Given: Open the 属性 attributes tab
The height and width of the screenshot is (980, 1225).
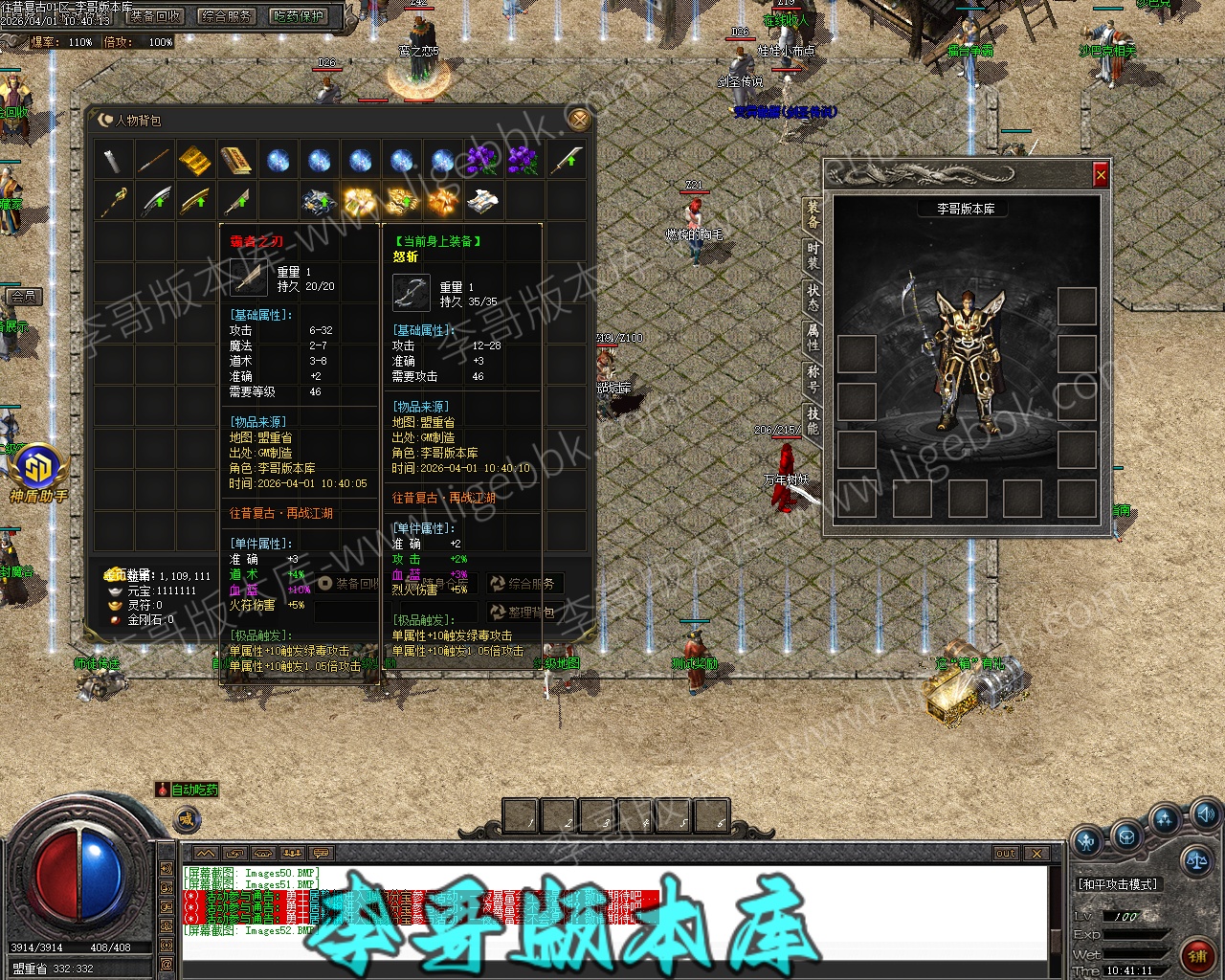Looking at the screenshot, I should tap(813, 336).
